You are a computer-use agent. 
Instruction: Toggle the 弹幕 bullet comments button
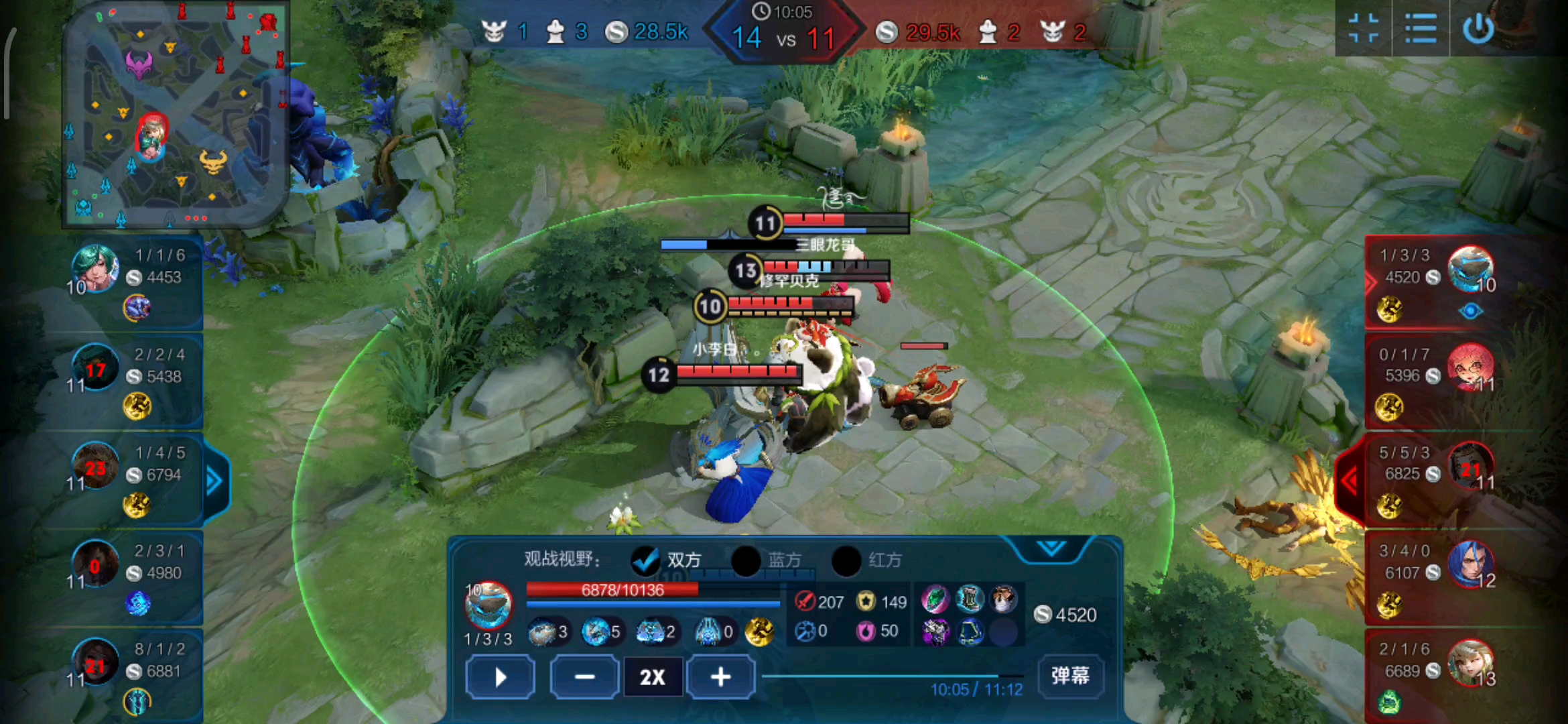click(1070, 675)
